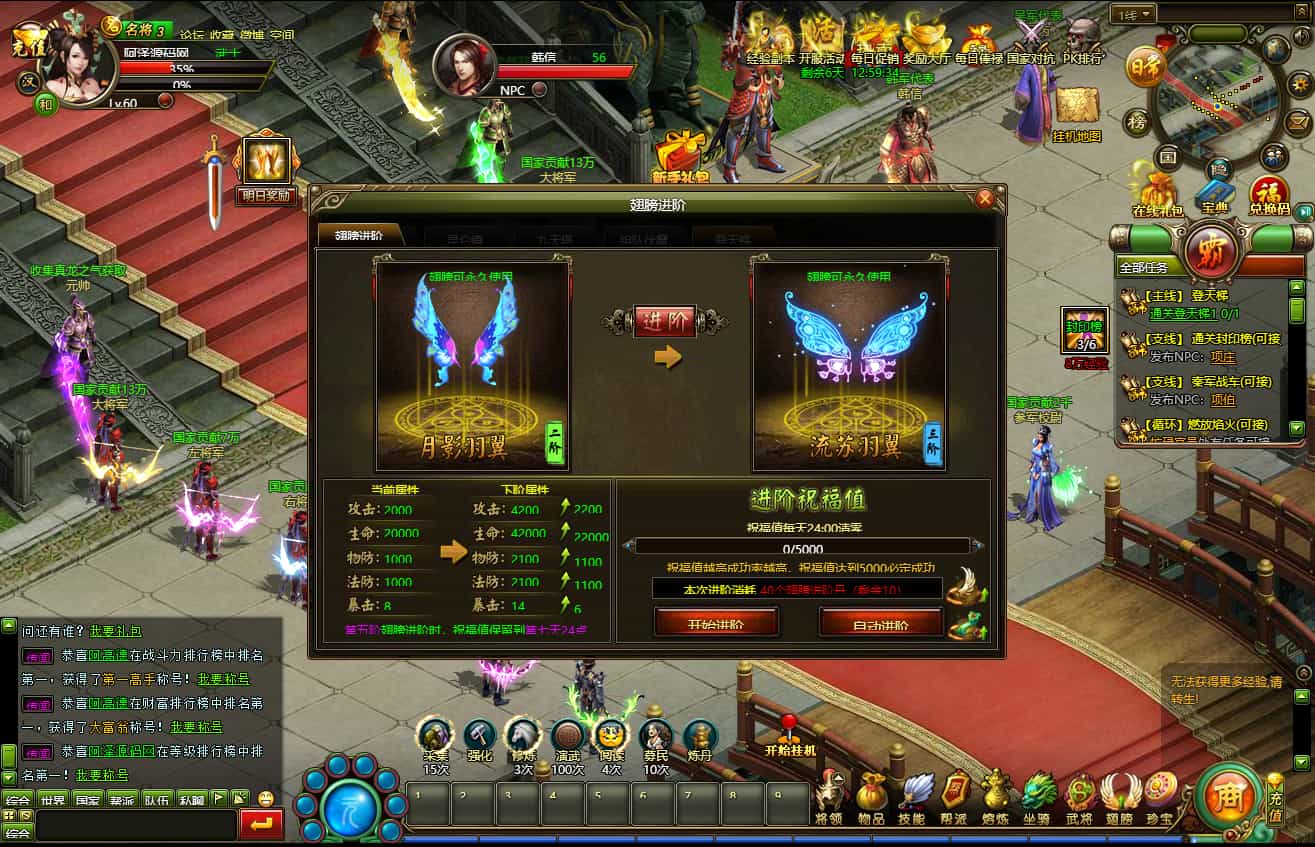The image size is (1315, 847).
Task: Click the red 进阶 button between wings
Action: click(x=665, y=322)
